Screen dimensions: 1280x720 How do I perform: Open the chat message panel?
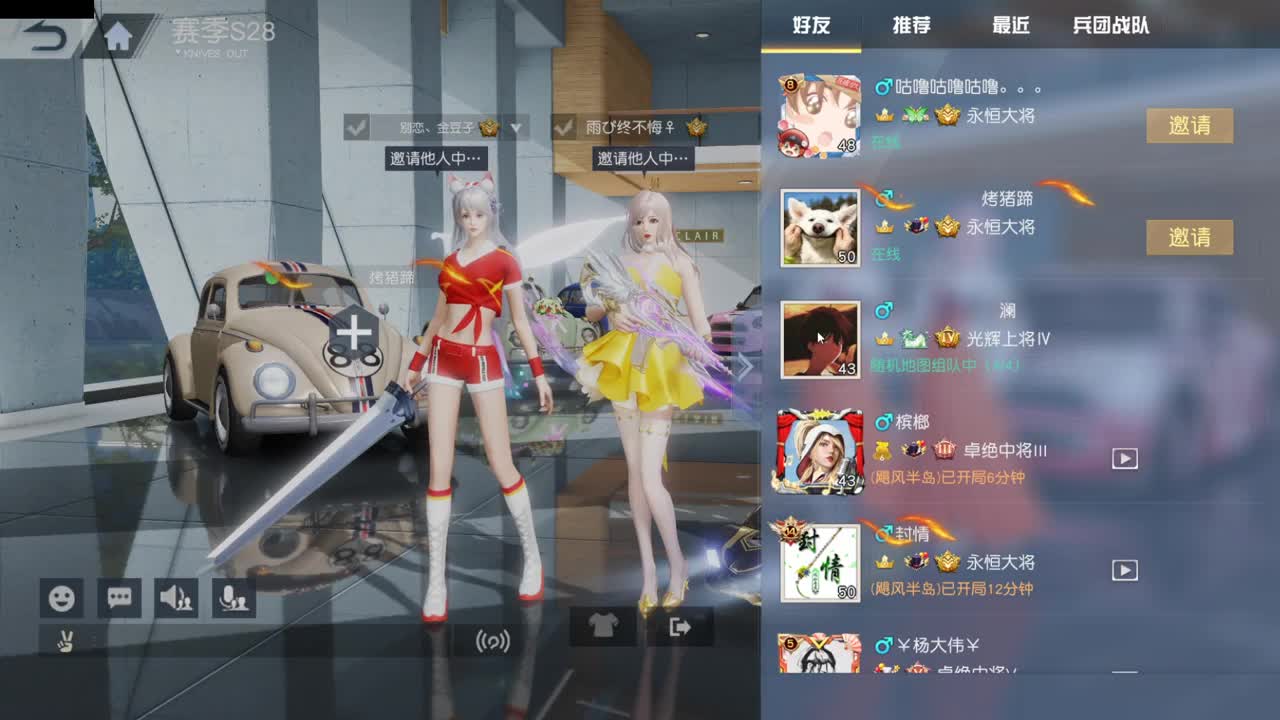119,598
